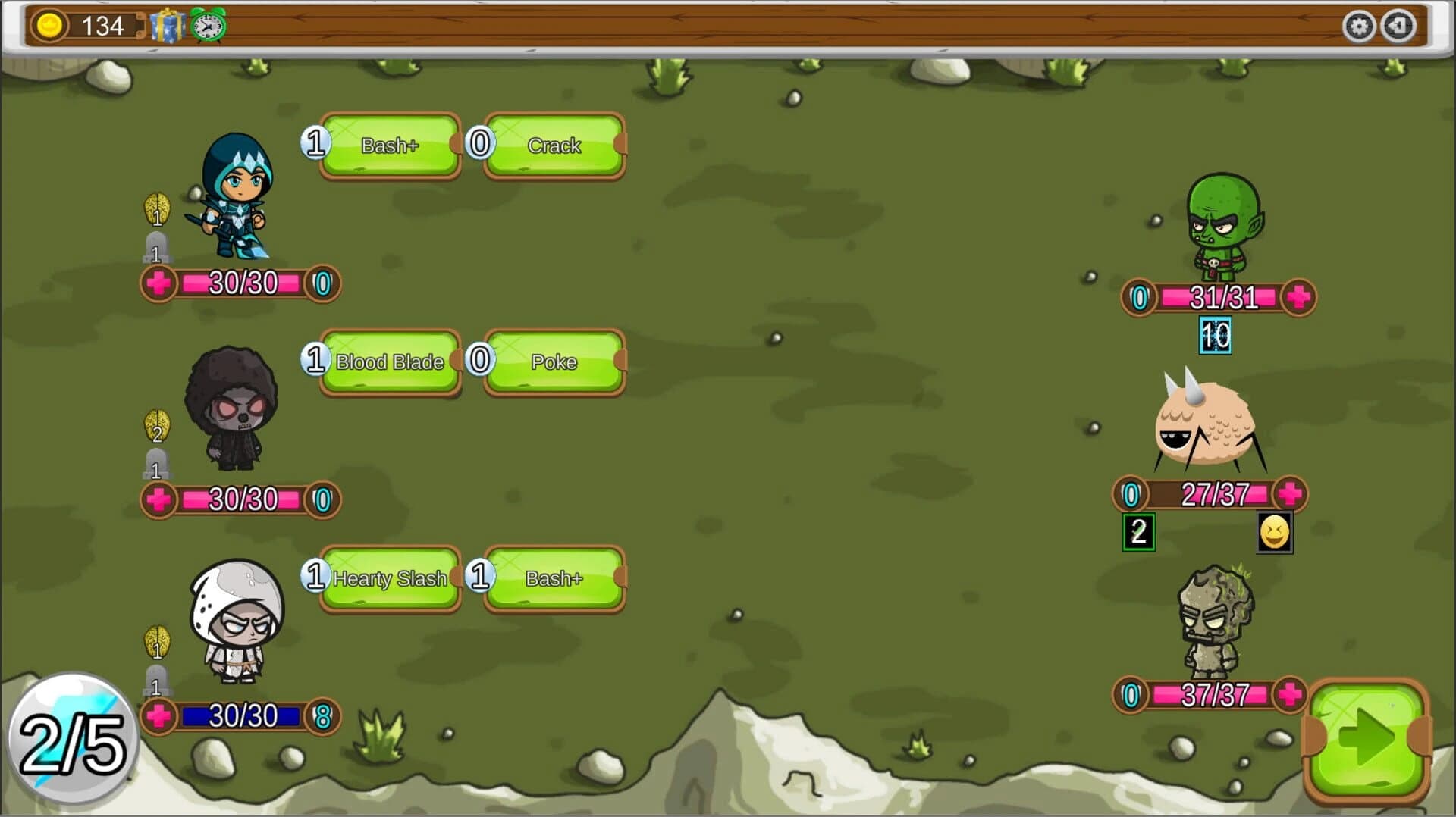Click the plus on the ice mage's health bar
This screenshot has width=1456, height=817.
158,283
